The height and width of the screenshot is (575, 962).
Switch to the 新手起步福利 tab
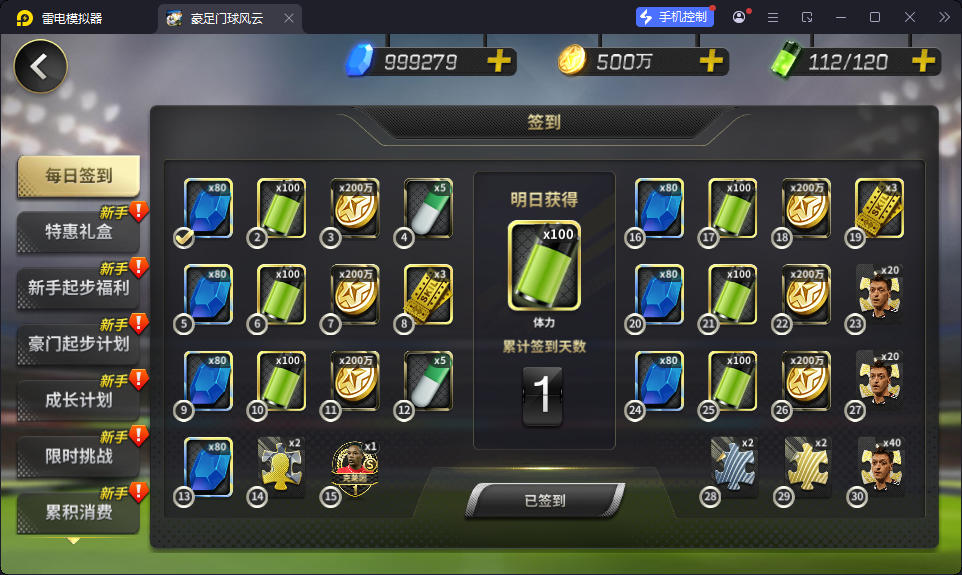pyautogui.click(x=78, y=288)
